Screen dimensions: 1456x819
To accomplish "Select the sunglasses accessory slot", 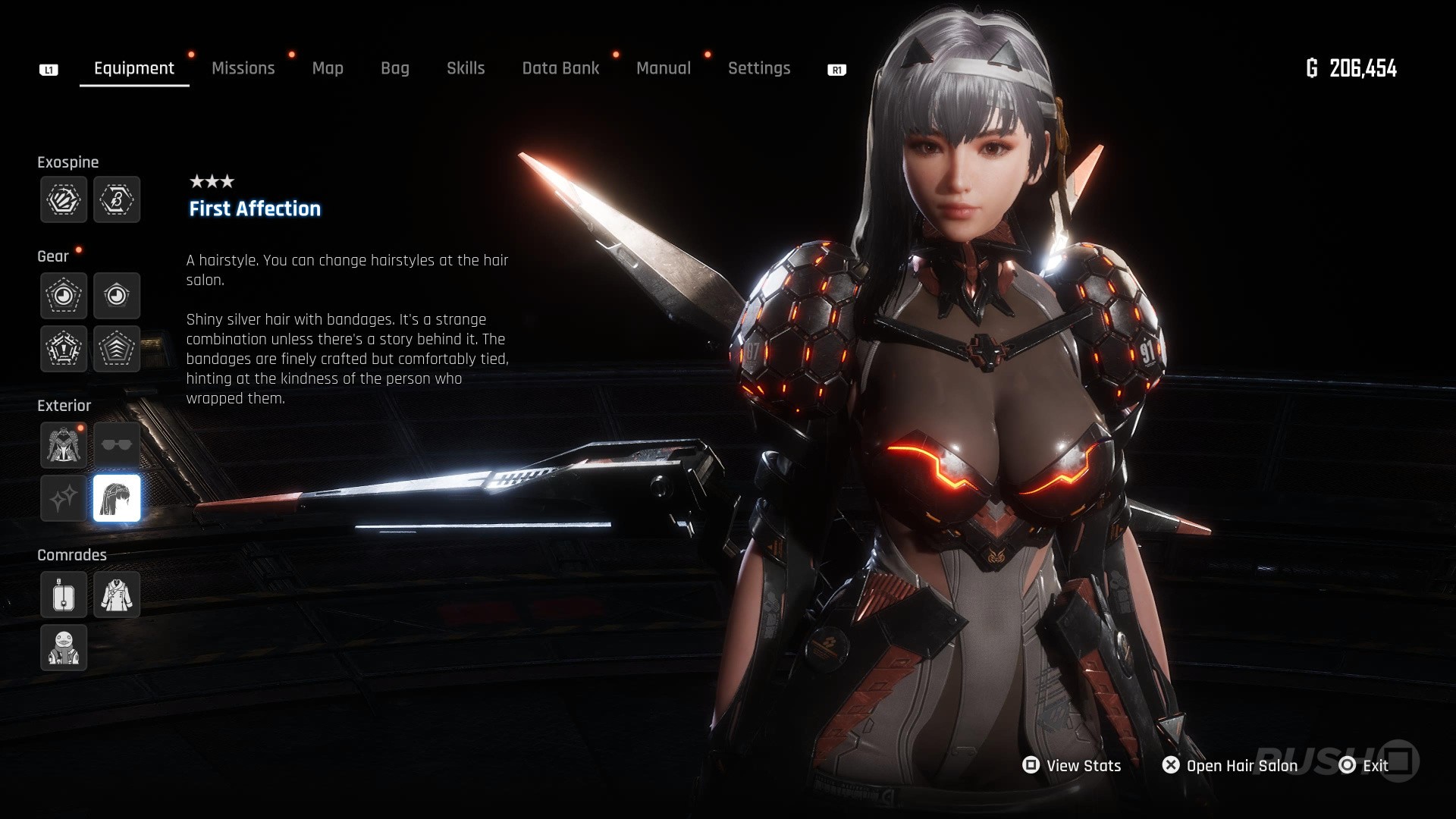I will pos(117,445).
